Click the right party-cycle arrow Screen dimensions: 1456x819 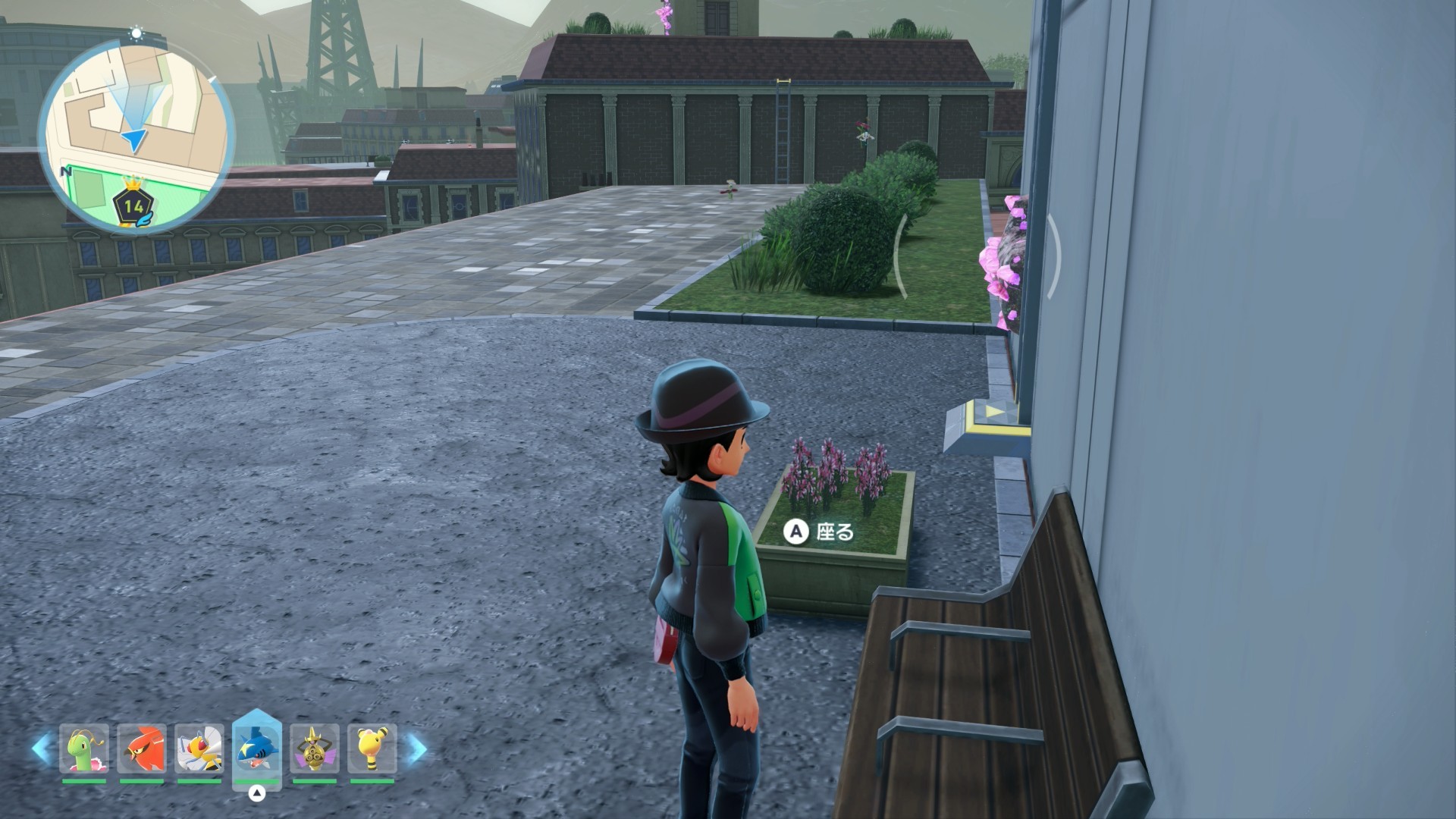pyautogui.click(x=416, y=748)
